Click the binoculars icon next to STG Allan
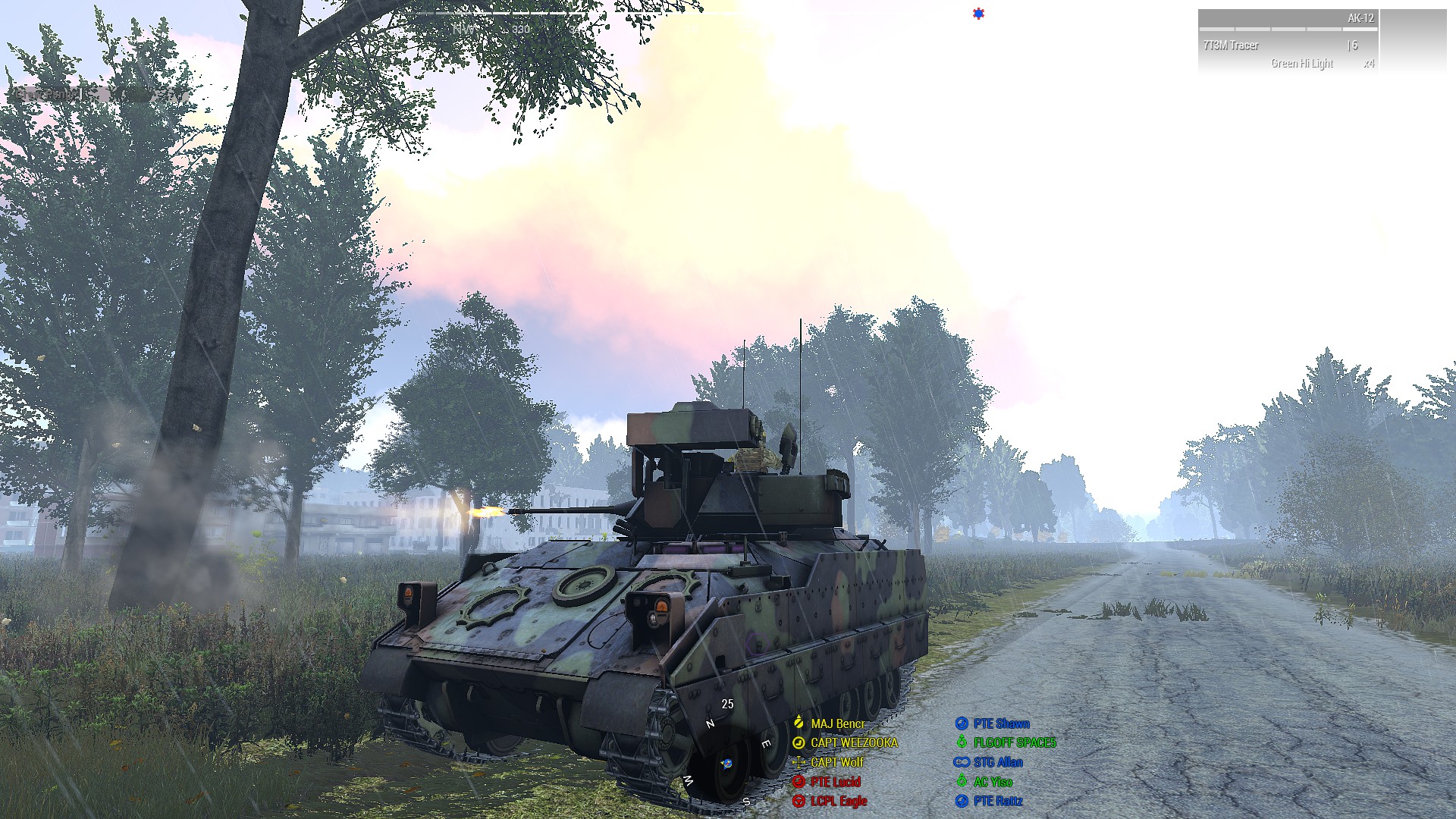 coord(962,762)
